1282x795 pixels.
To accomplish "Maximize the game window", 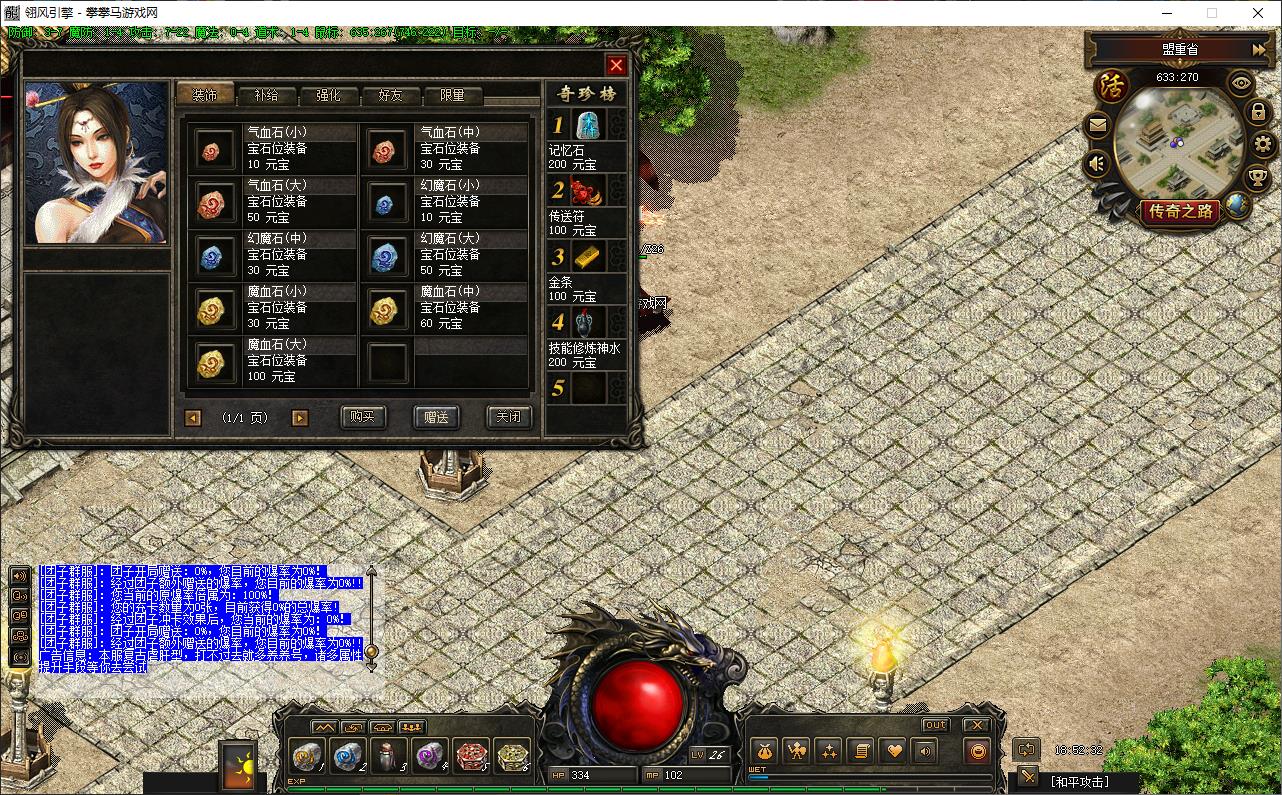I will click(1212, 13).
